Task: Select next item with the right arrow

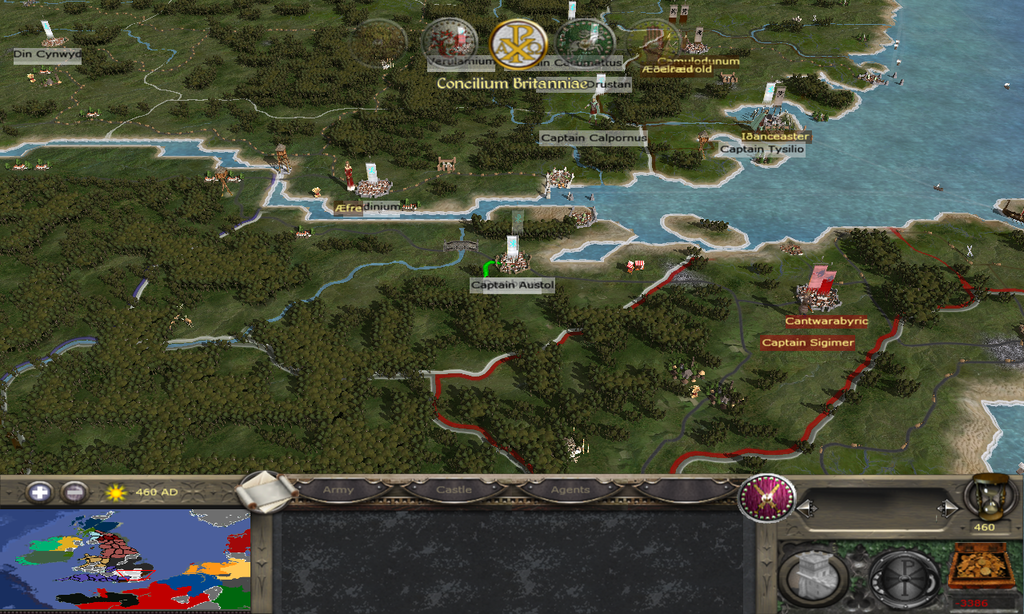Action: click(x=946, y=510)
